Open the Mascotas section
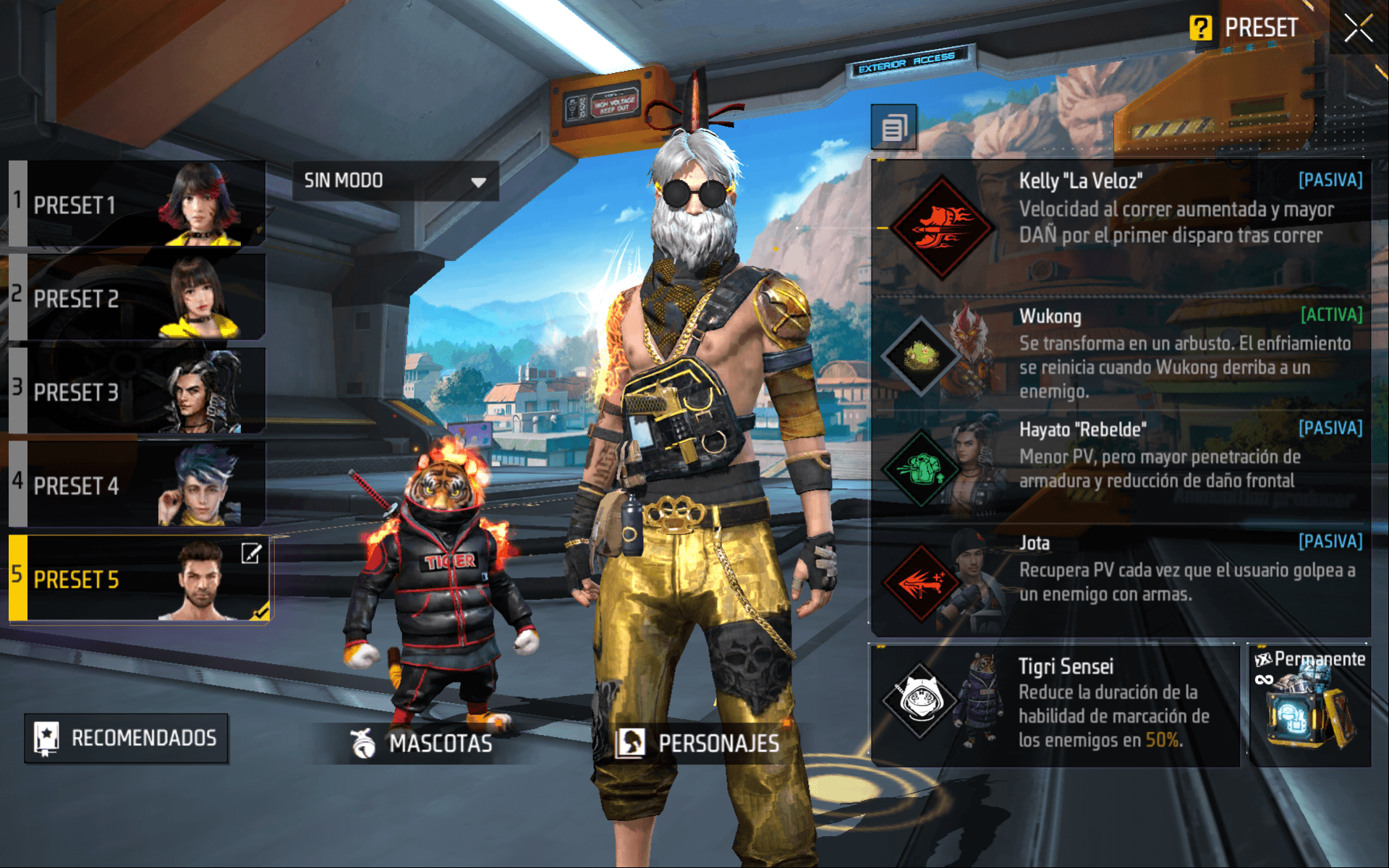Viewport: 1389px width, 868px height. 422,743
